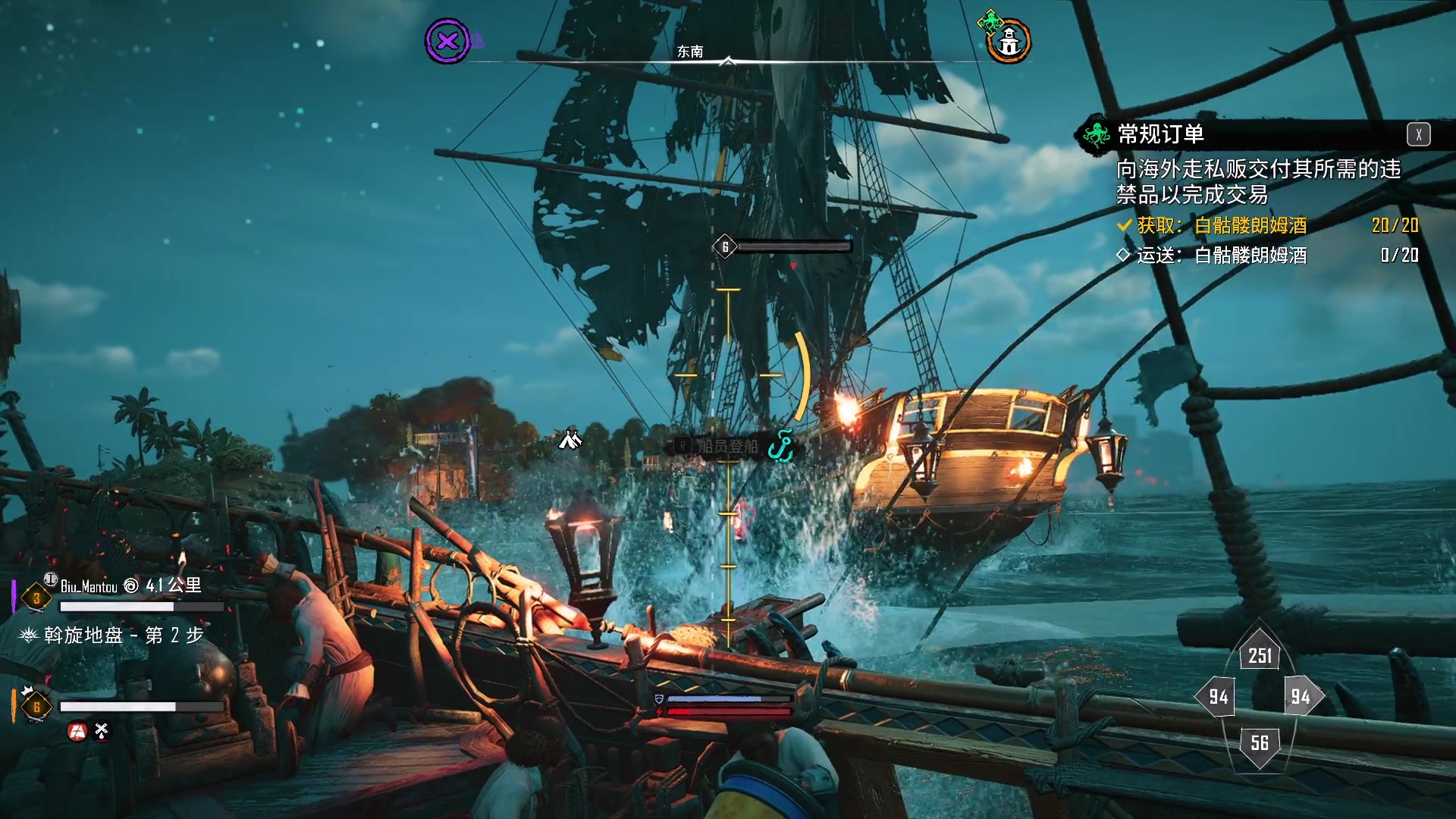Image resolution: width=1456 pixels, height=819 pixels.
Task: Select the 运送 白骷髅朗姆酒 objective row
Action: 1266,256
